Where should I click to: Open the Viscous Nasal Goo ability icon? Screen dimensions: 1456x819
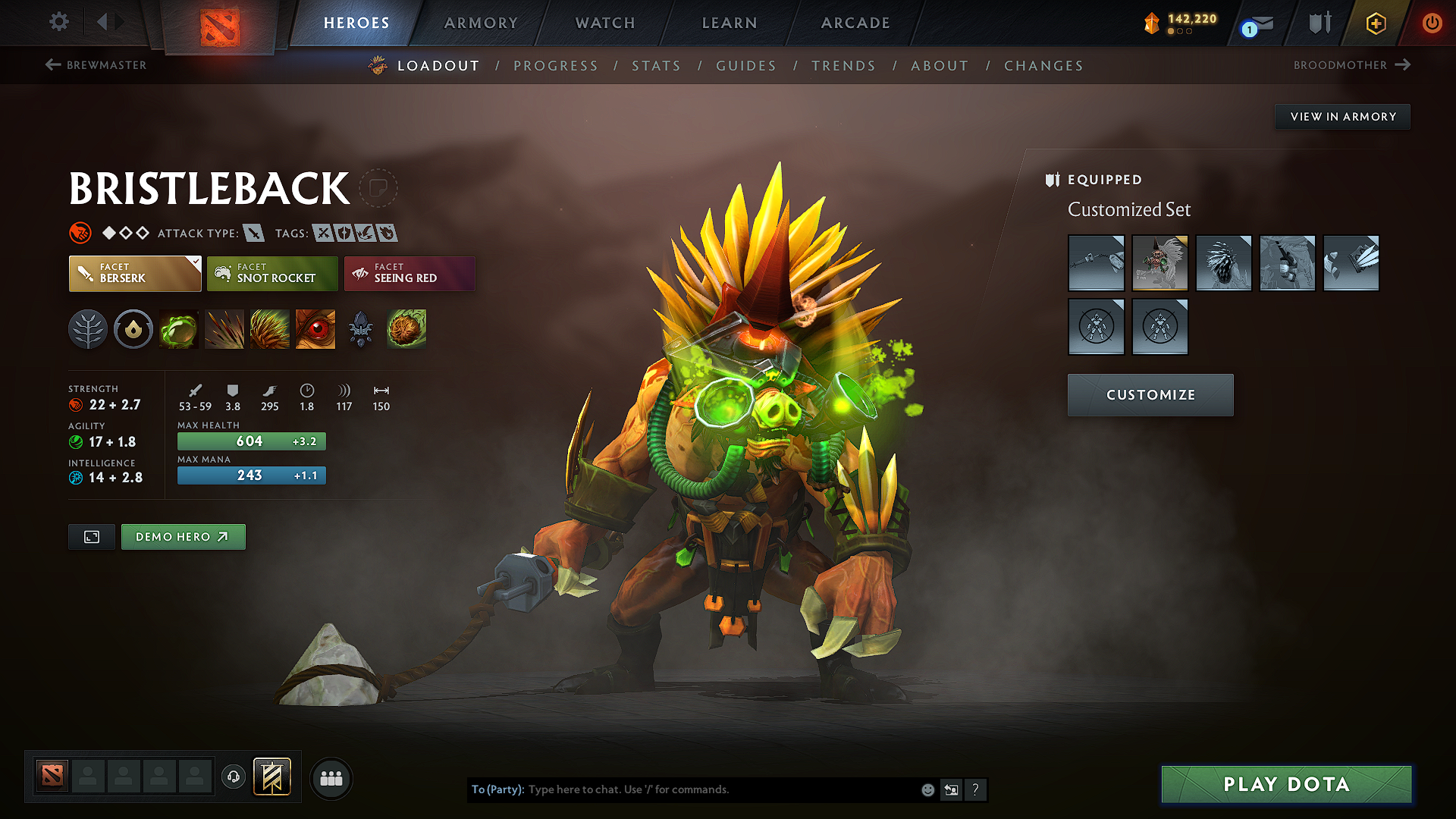[179, 329]
